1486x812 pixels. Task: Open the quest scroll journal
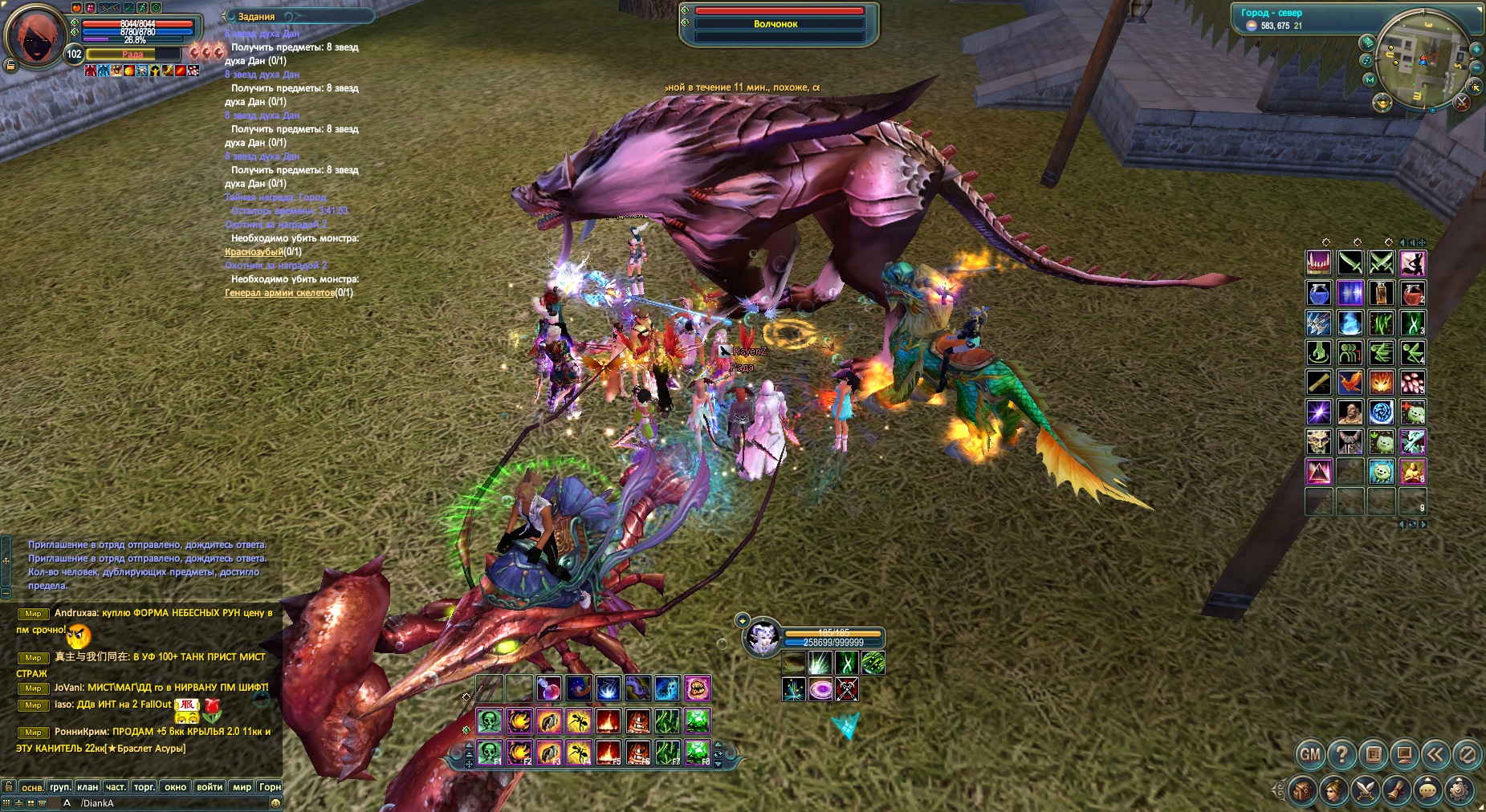pyautogui.click(x=1396, y=791)
